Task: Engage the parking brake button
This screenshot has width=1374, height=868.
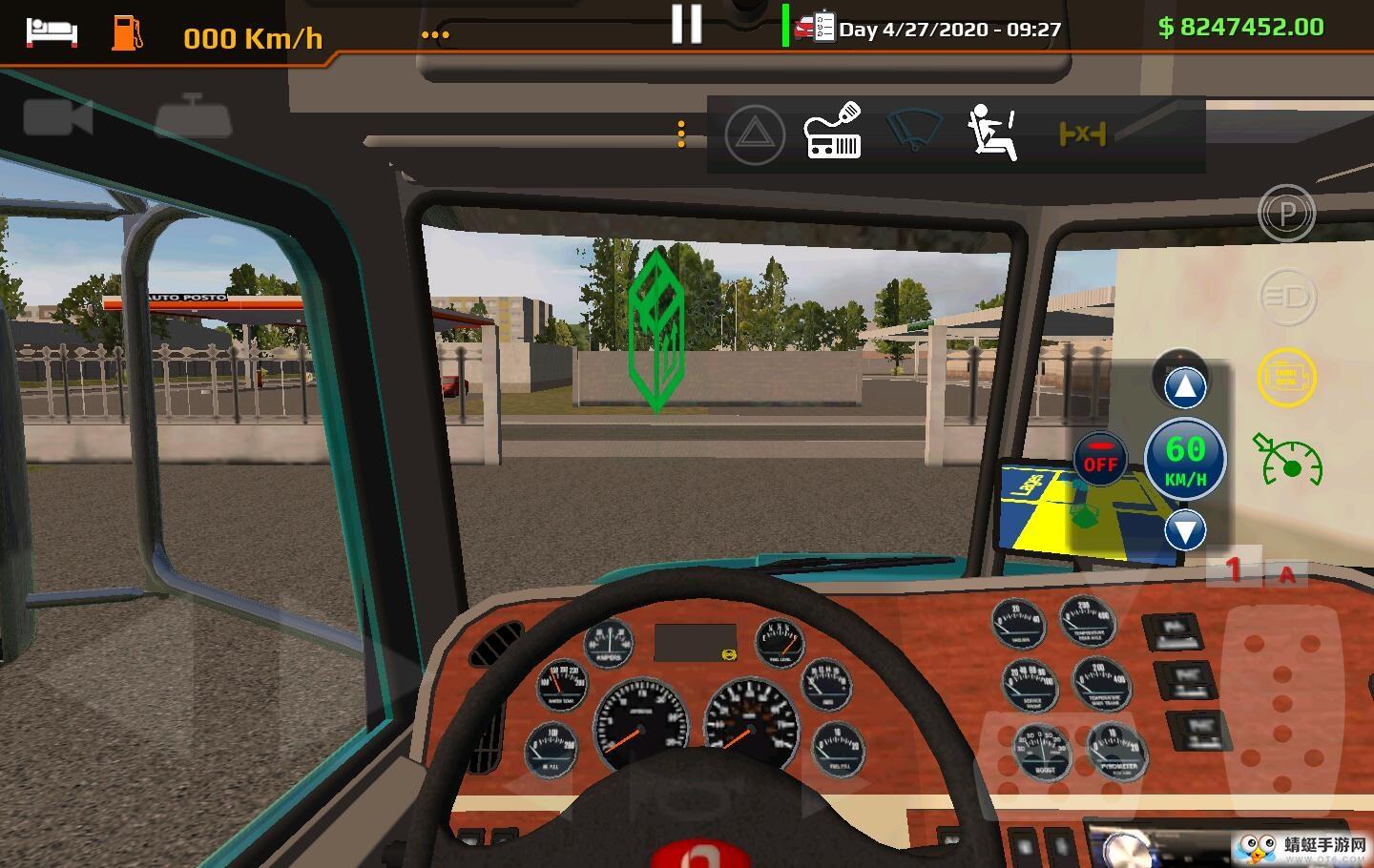Action: click(x=1286, y=214)
